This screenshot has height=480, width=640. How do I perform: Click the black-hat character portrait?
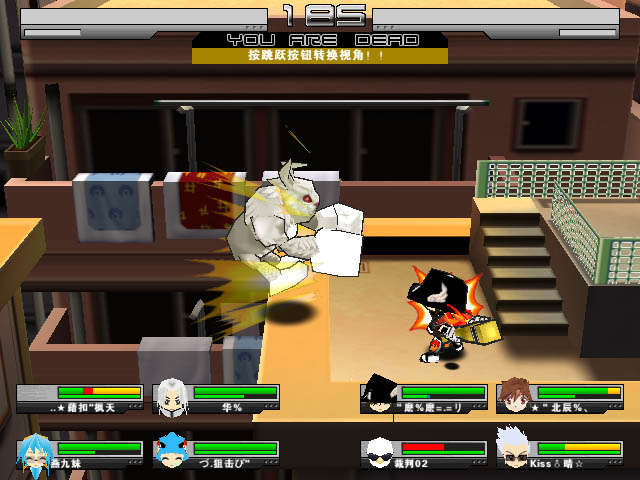click(x=378, y=394)
